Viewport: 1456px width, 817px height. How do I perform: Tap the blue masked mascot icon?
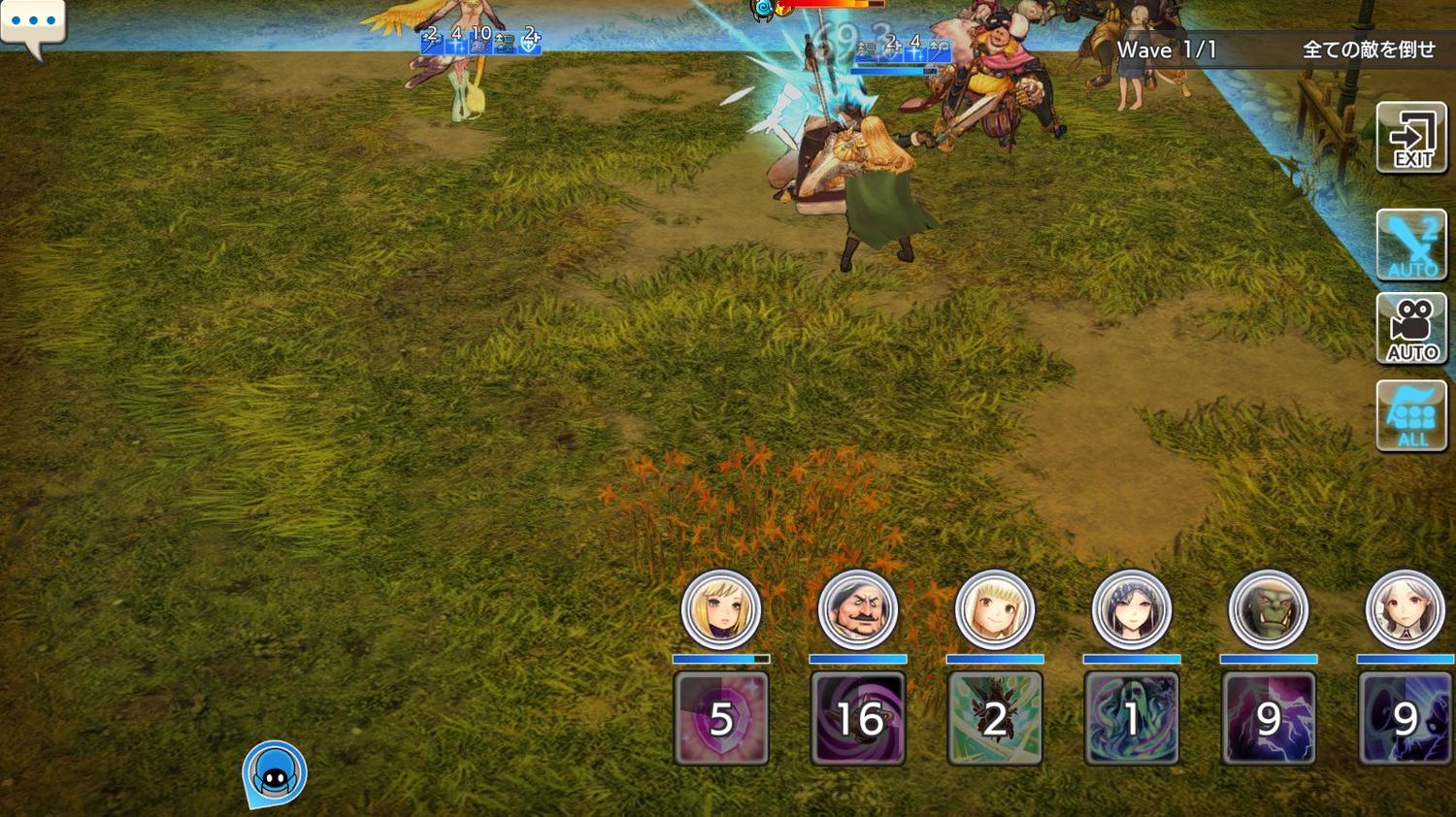275,773
